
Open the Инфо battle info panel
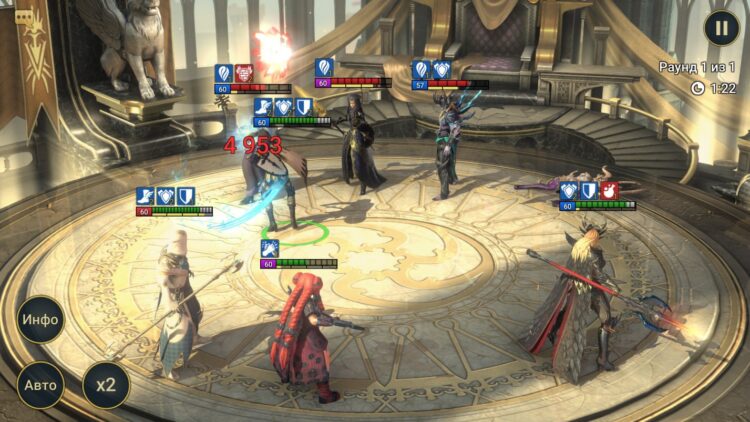(41, 320)
